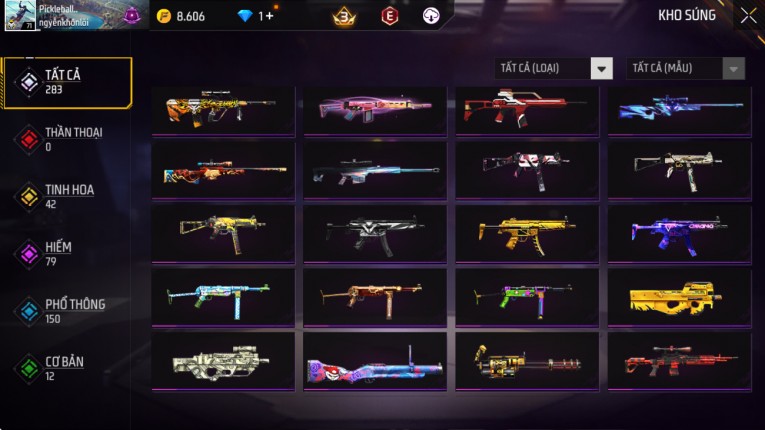Expand the Tất Cả (Mẫu) model dropdown
The height and width of the screenshot is (430, 765).
pos(685,68)
